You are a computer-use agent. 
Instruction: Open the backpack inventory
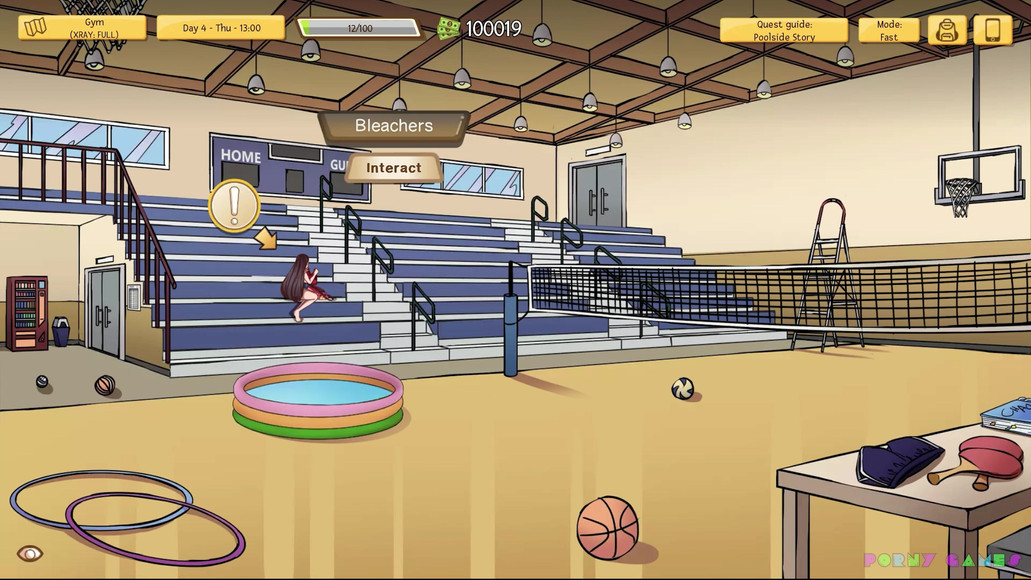[x=946, y=30]
